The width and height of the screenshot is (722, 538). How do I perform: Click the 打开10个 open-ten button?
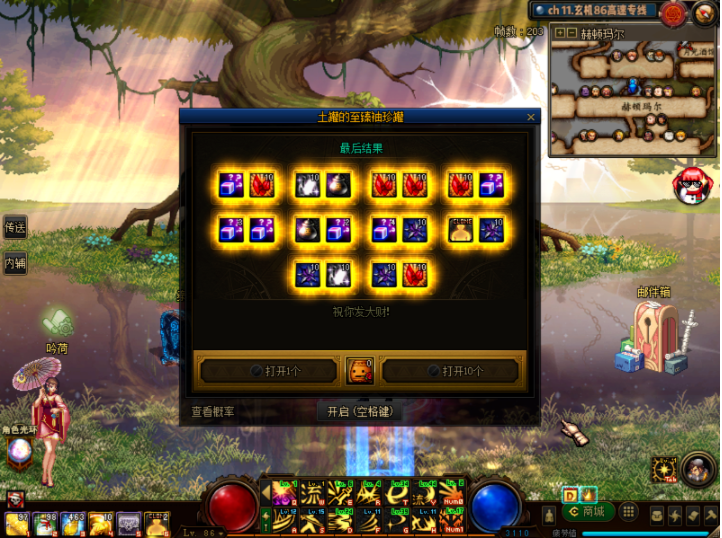tap(451, 371)
